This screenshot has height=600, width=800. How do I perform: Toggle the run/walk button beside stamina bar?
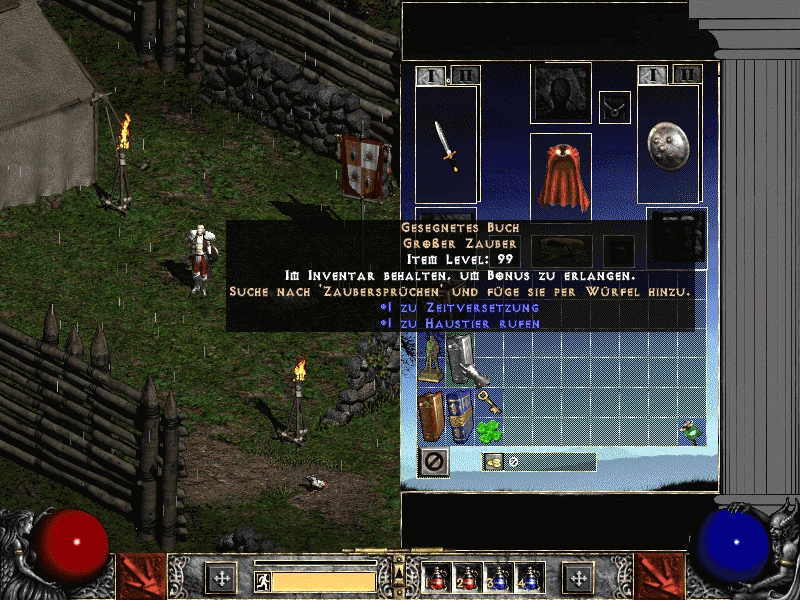click(261, 579)
